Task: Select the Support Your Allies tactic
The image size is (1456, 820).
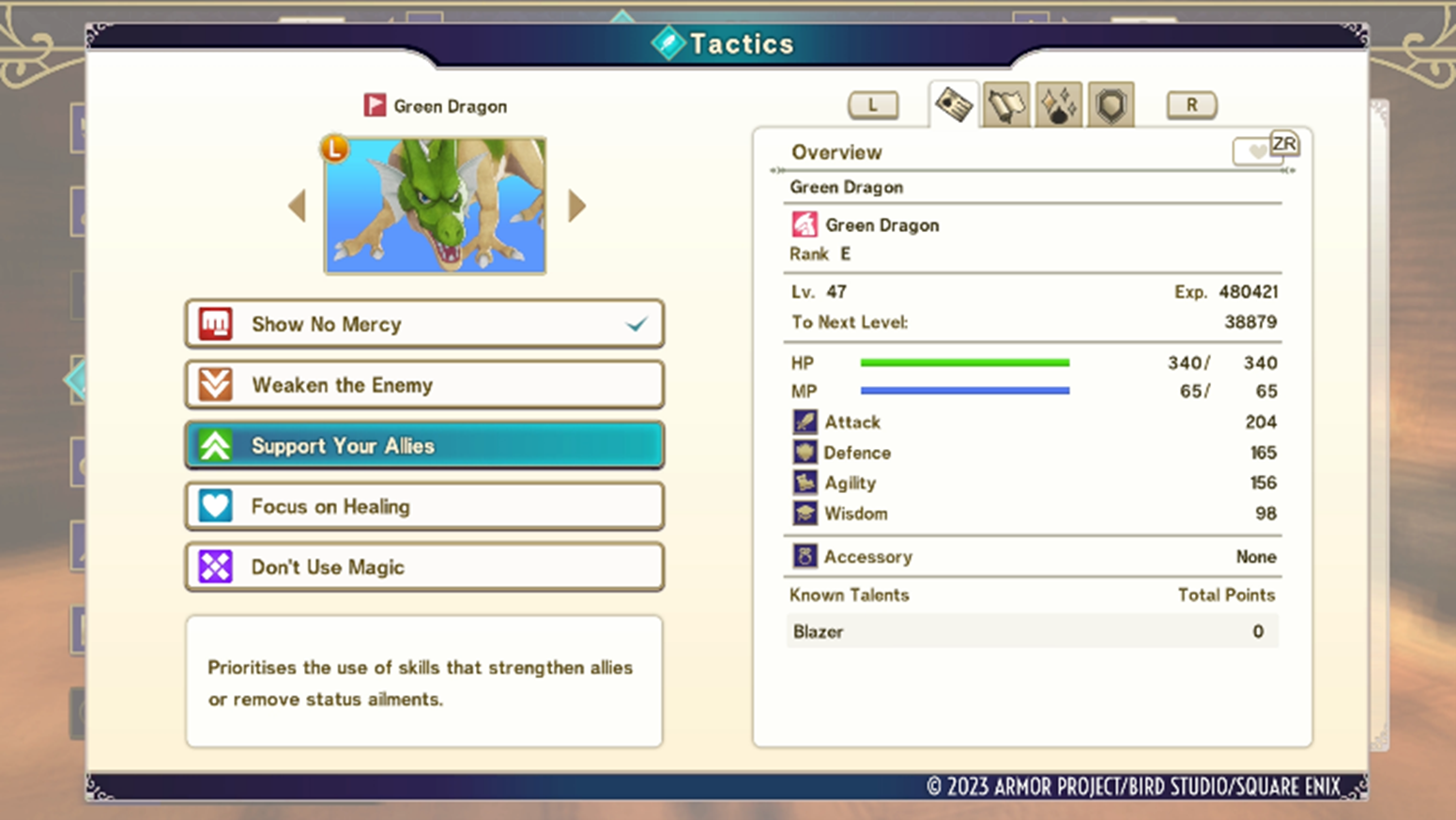Action: point(424,445)
